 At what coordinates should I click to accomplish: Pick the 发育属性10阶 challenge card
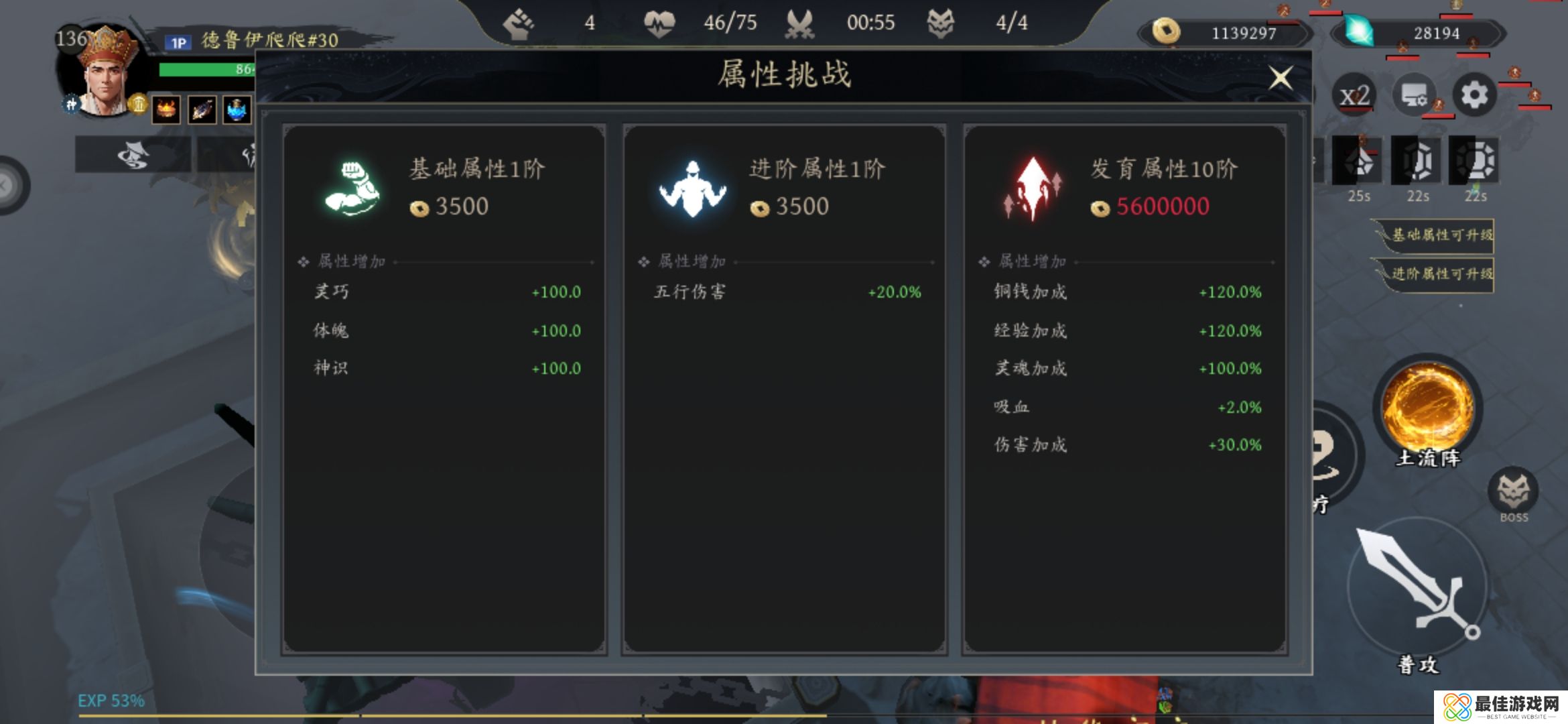coord(1124,387)
